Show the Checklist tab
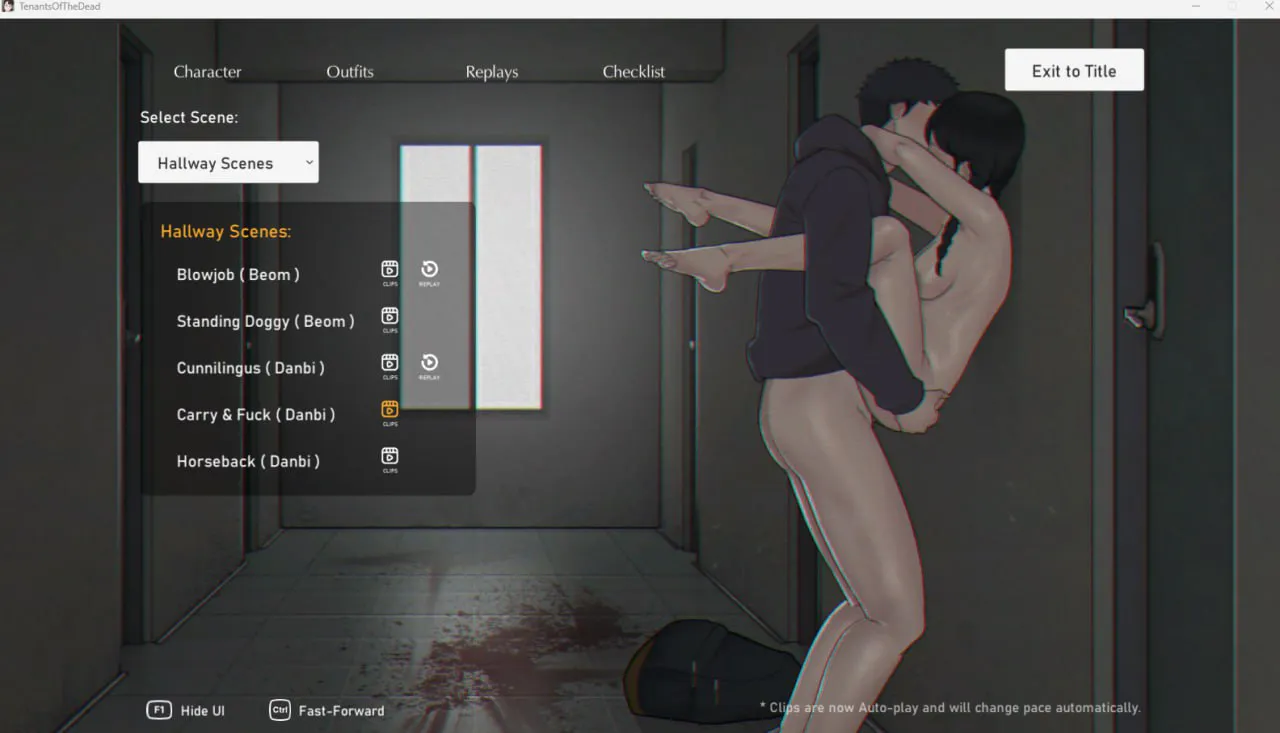Image resolution: width=1280 pixels, height=733 pixels. pos(634,72)
